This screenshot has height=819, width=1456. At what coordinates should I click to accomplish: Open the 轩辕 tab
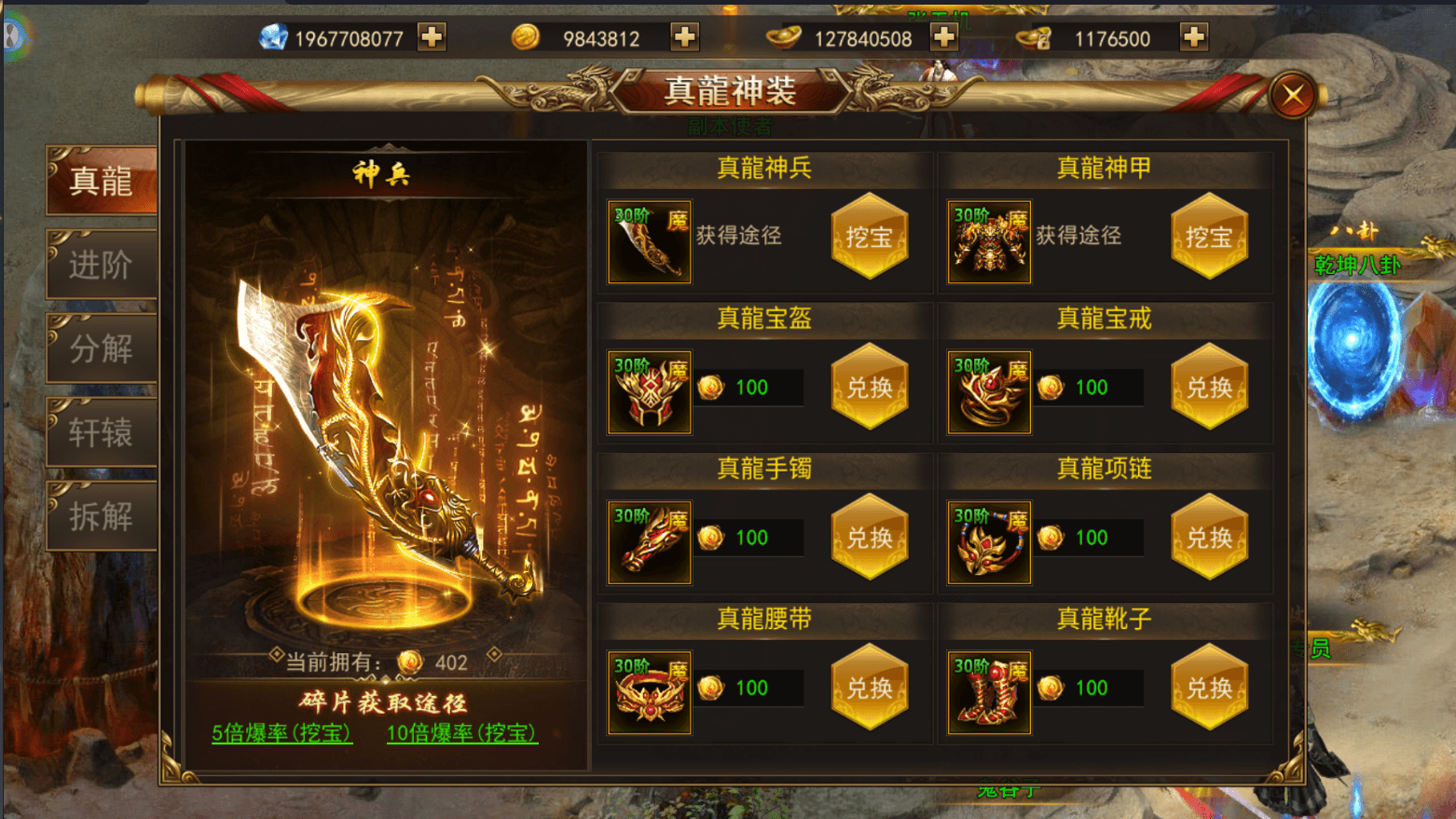tap(100, 431)
